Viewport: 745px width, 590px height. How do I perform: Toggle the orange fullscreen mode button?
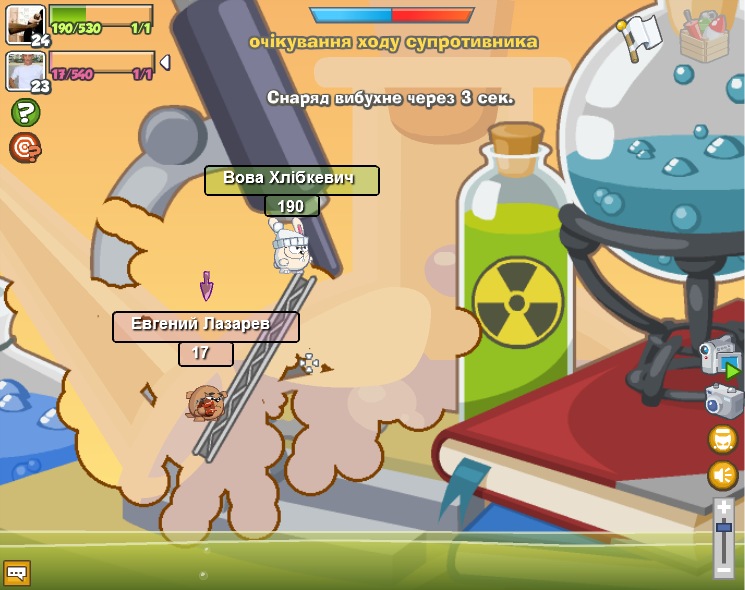coord(723,439)
